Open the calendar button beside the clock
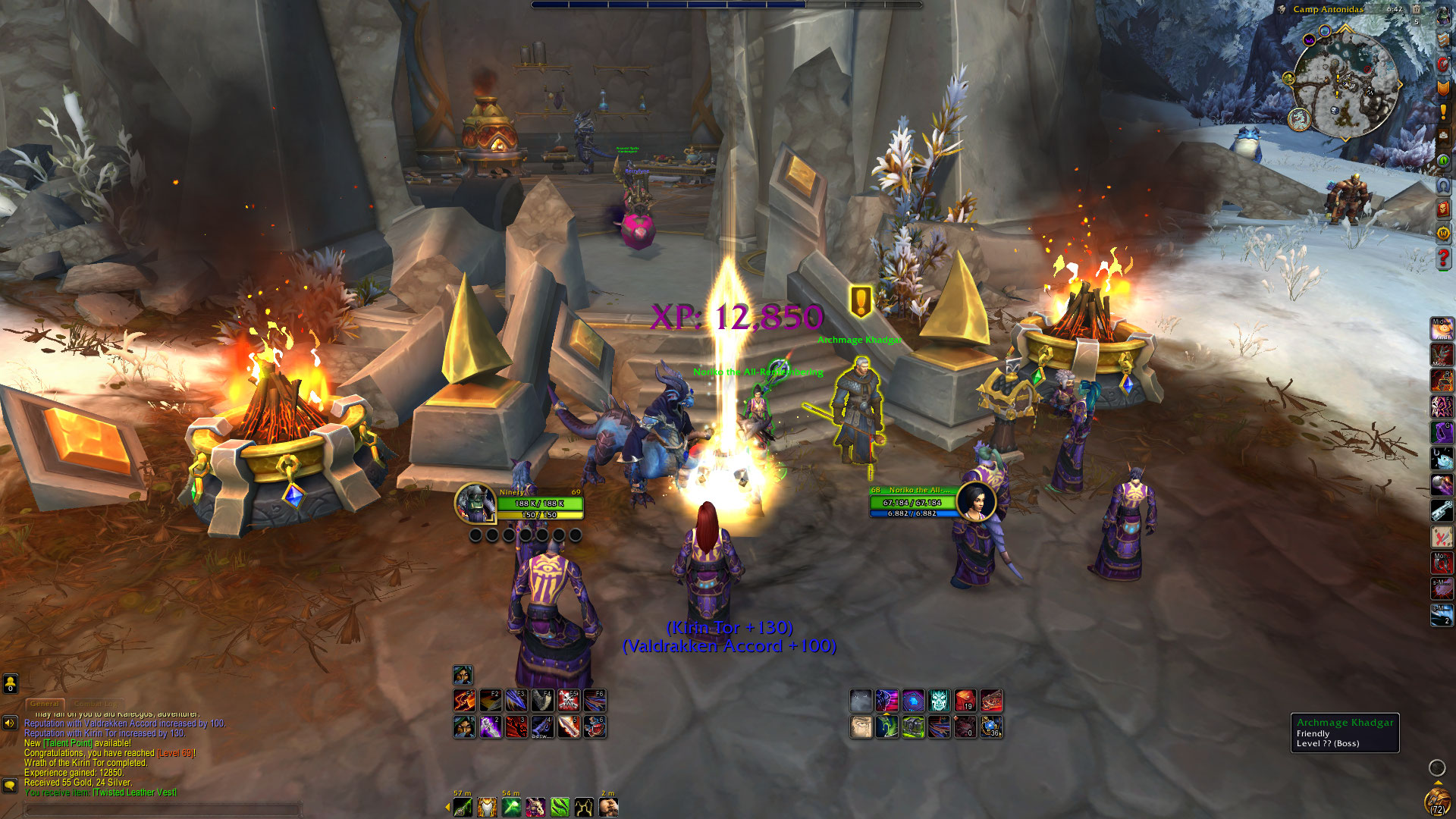This screenshot has width=1456, height=819. [1417, 10]
